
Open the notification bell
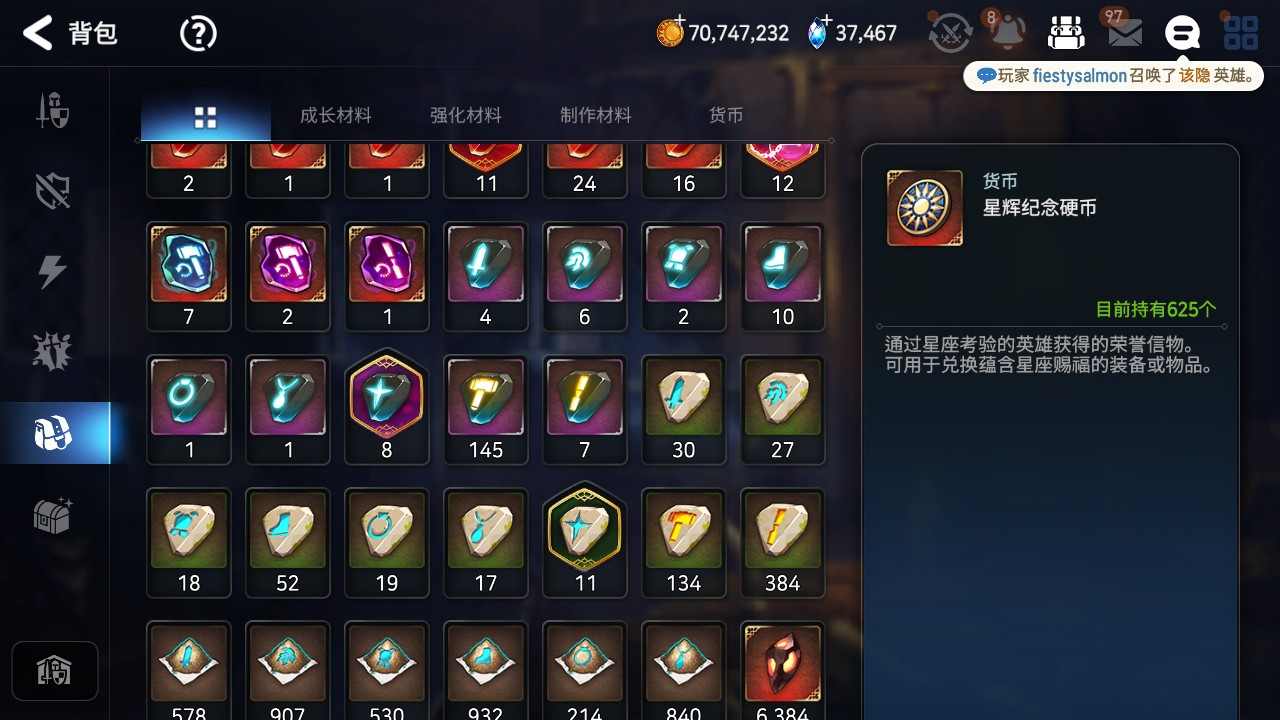[1008, 33]
